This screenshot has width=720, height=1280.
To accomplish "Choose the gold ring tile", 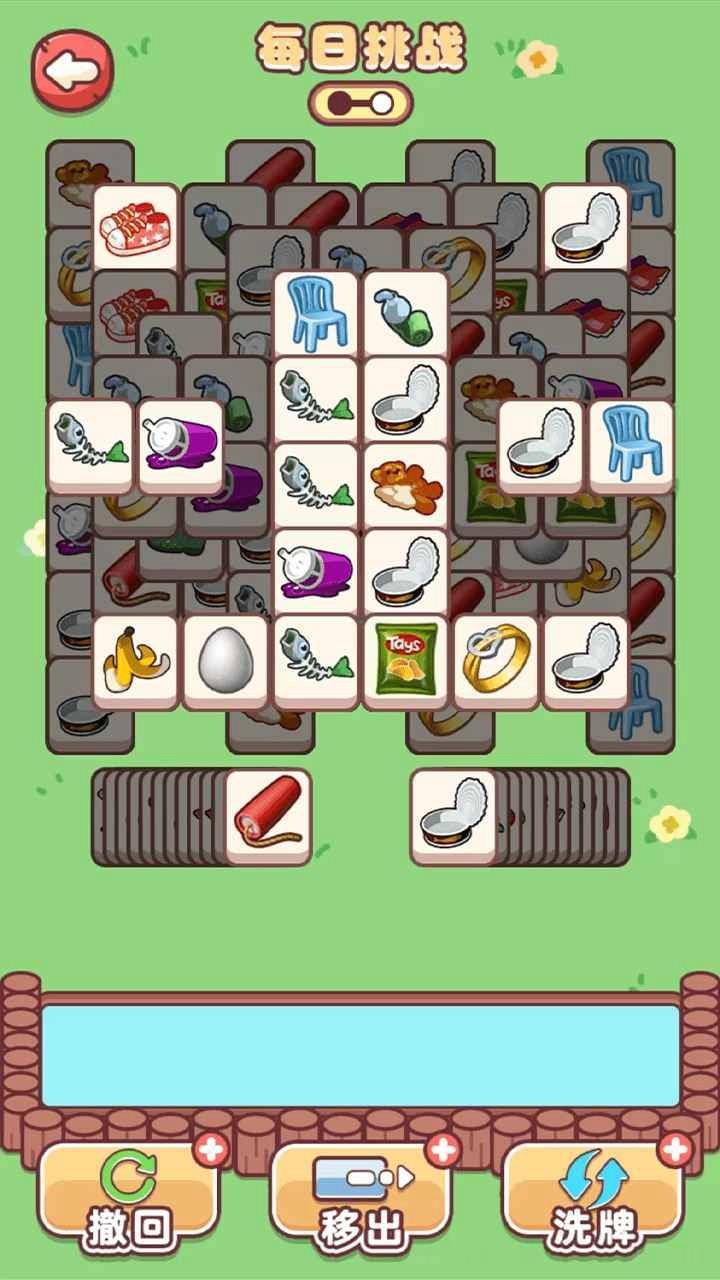I will [x=496, y=658].
